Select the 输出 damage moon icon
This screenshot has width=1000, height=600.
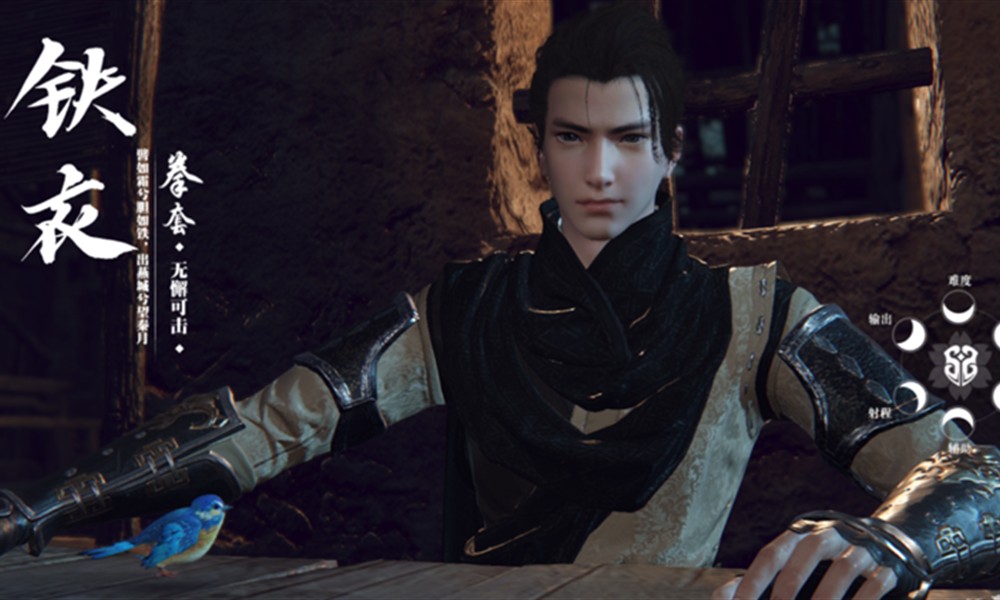(x=910, y=334)
